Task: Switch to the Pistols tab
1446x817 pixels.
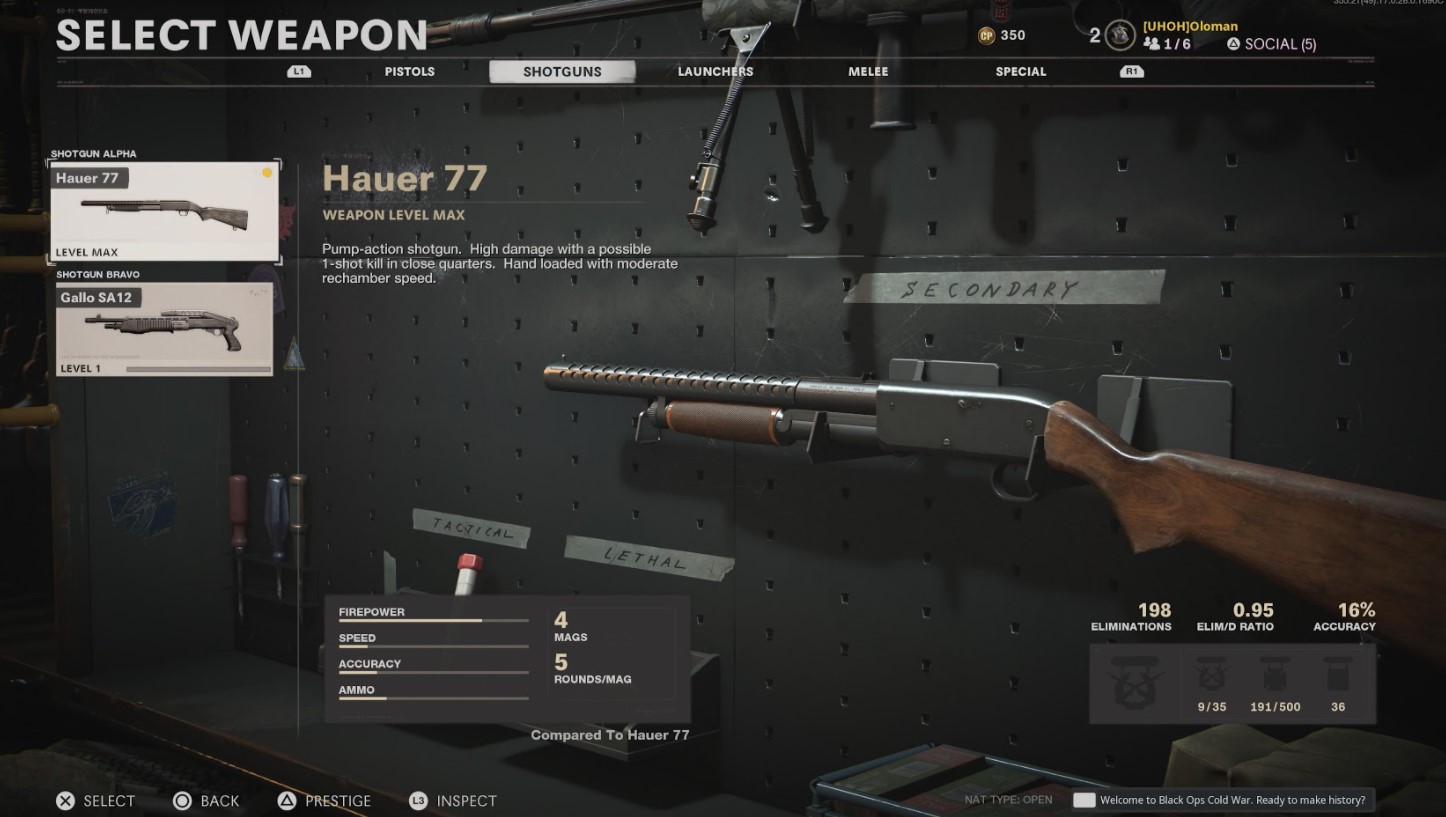Action: [409, 71]
